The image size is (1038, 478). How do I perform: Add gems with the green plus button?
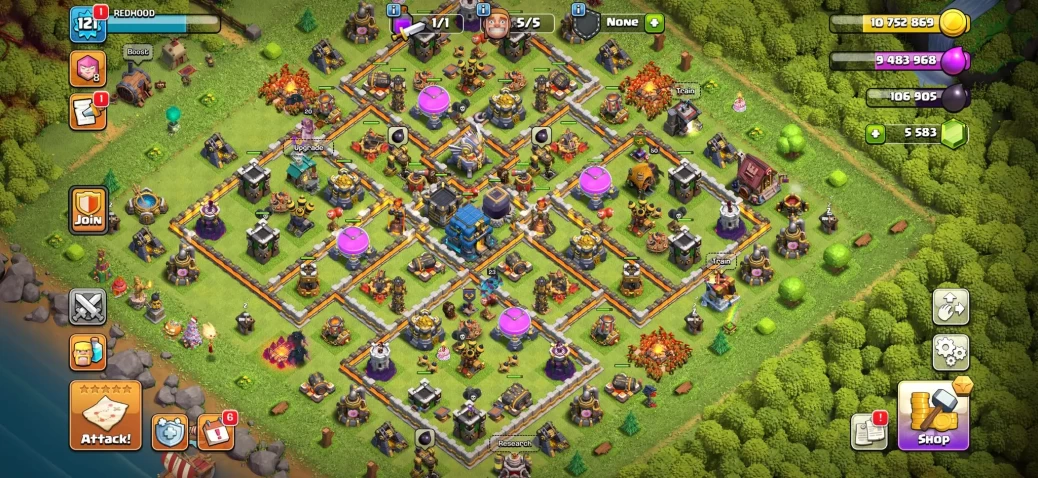pyautogui.click(x=876, y=133)
